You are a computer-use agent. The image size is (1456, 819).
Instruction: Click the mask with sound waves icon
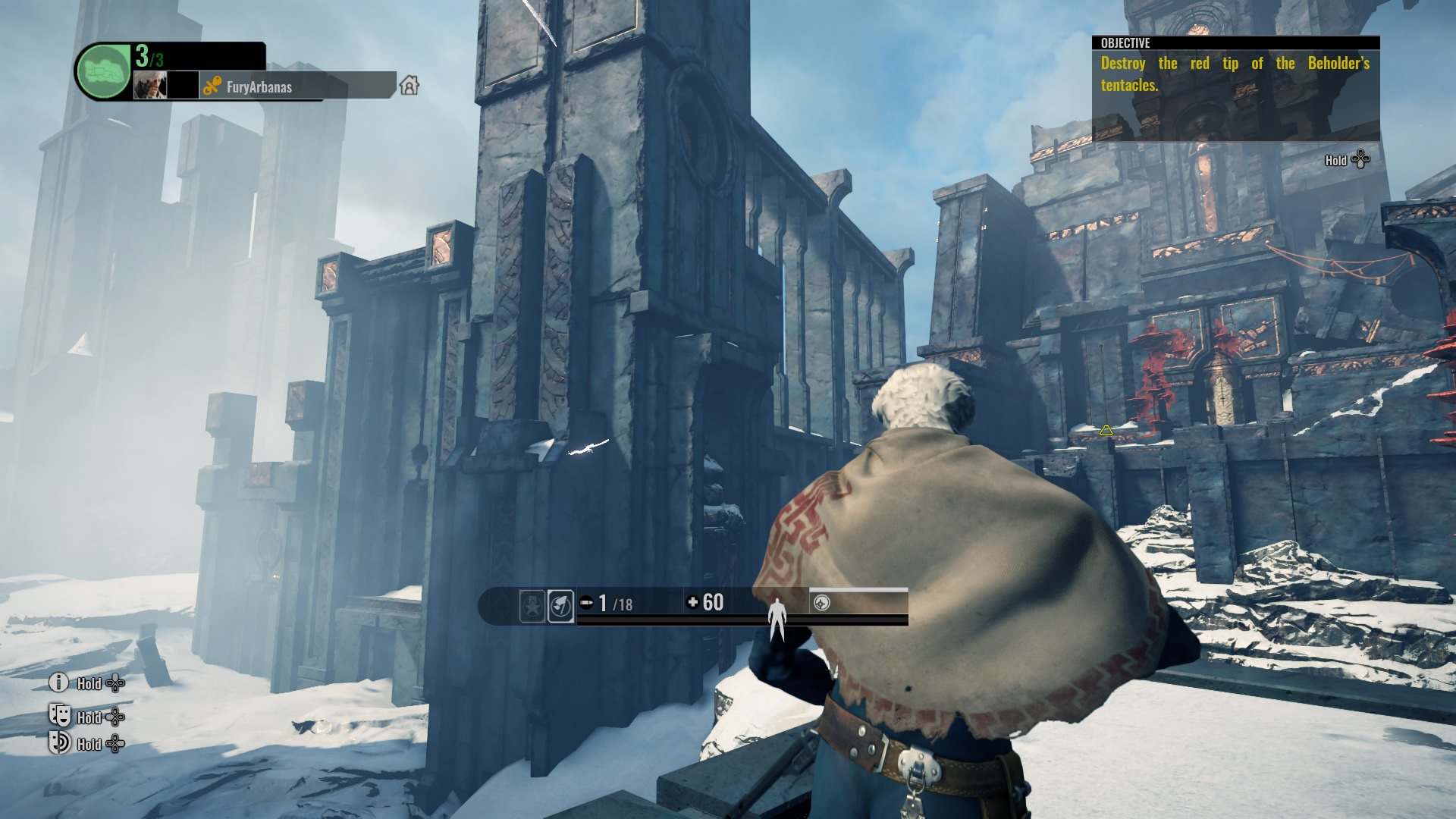point(59,743)
